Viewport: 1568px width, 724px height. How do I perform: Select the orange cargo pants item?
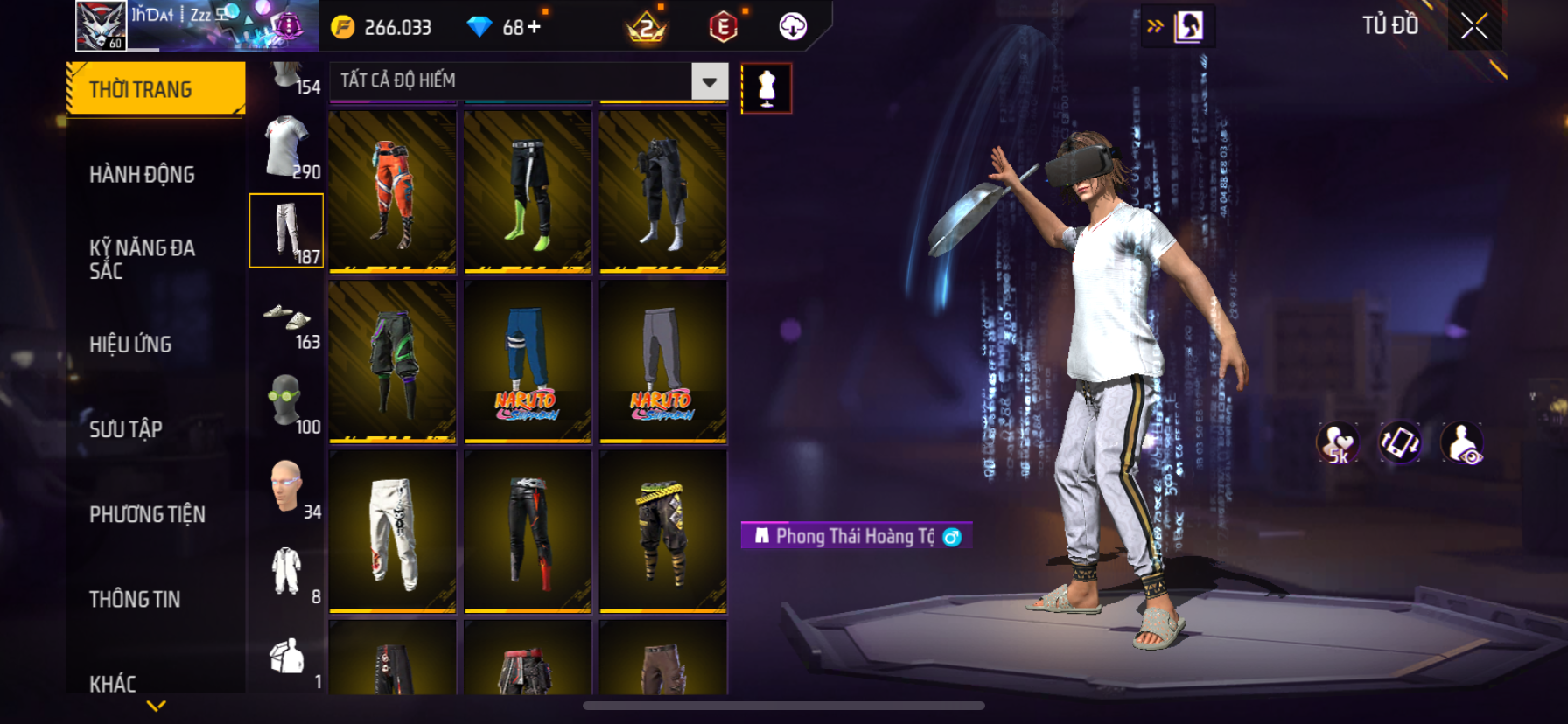[x=392, y=191]
